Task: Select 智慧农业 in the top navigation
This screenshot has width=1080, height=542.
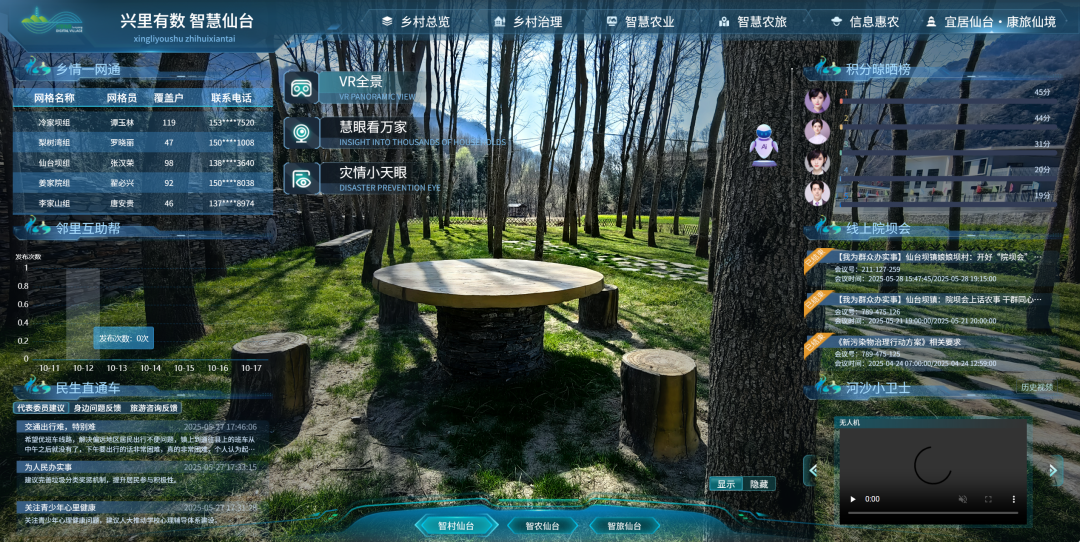Action: pyautogui.click(x=641, y=21)
